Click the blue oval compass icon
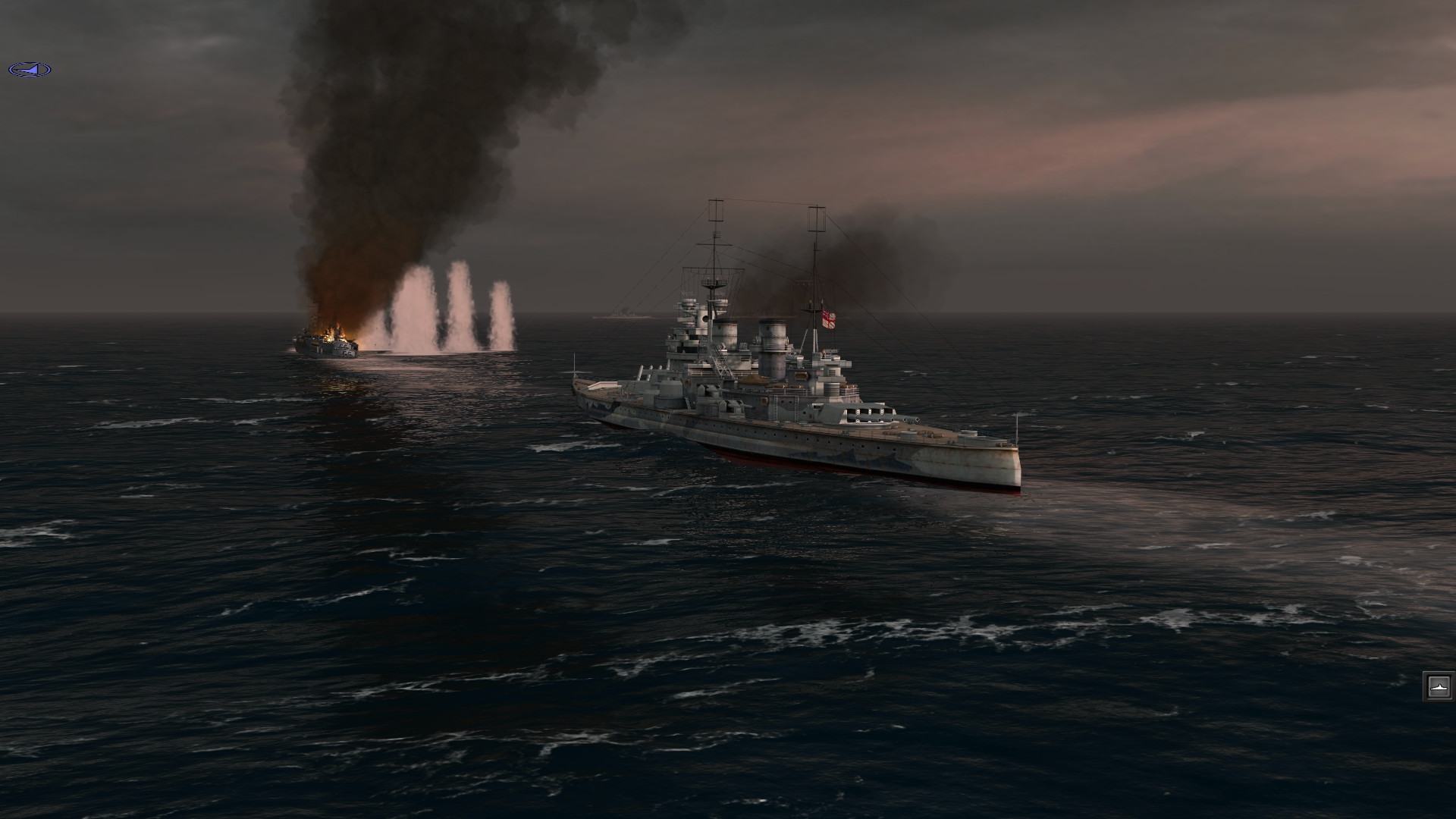The image size is (1456, 819). click(x=30, y=70)
